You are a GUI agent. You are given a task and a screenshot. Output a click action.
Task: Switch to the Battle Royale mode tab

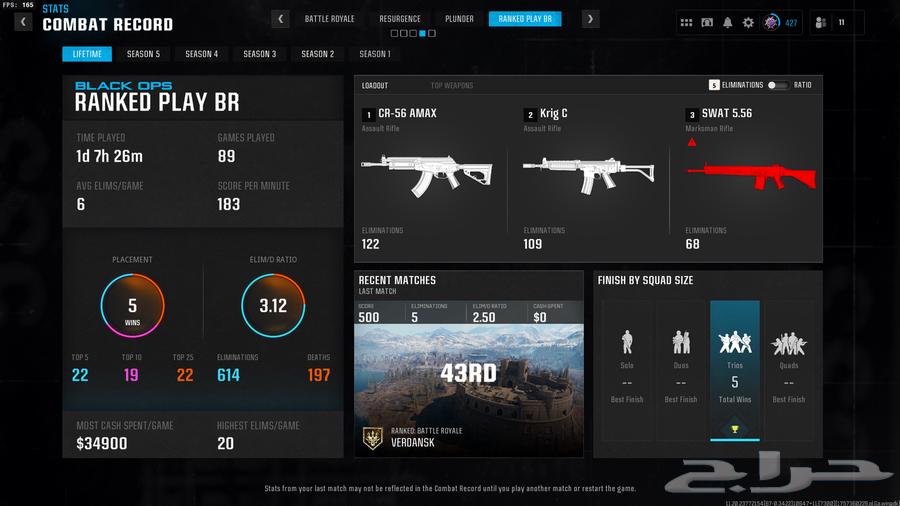coord(330,19)
